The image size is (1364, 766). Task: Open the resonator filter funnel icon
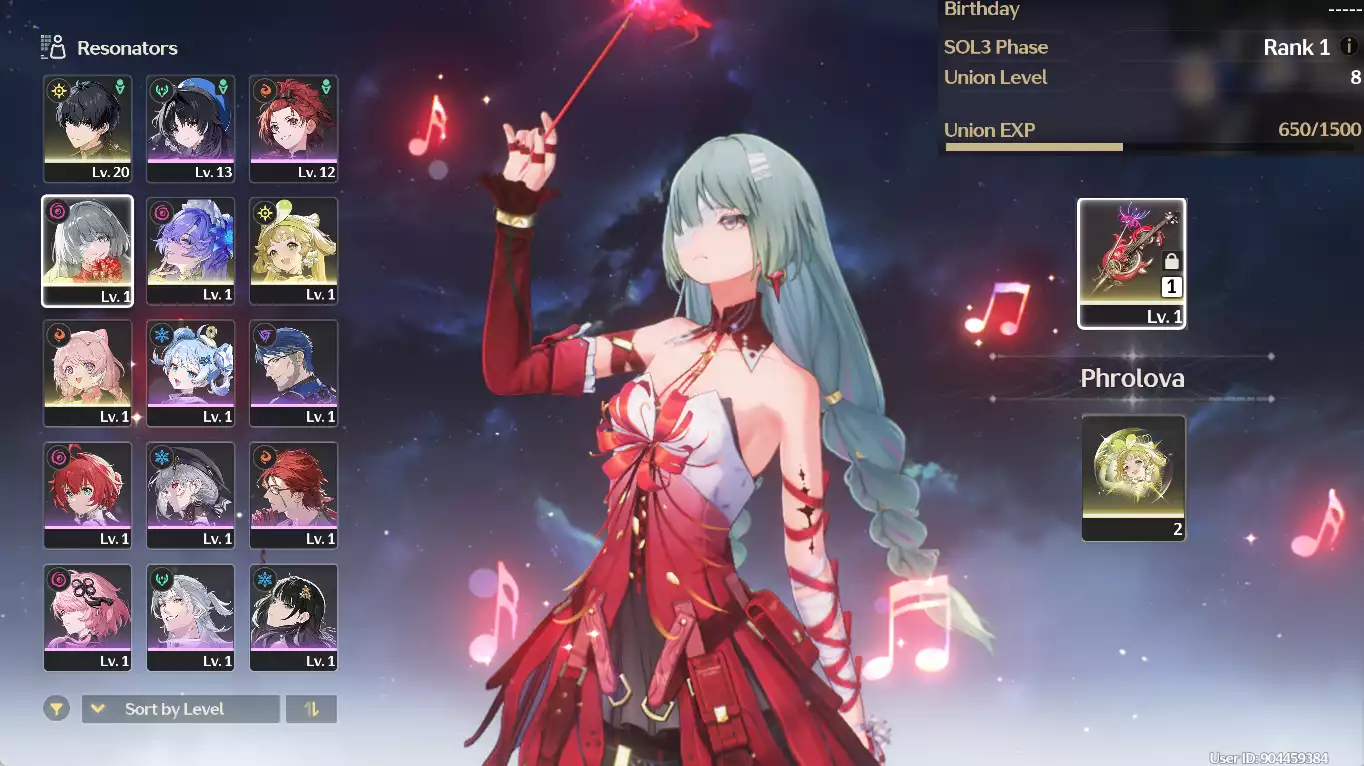pos(57,709)
